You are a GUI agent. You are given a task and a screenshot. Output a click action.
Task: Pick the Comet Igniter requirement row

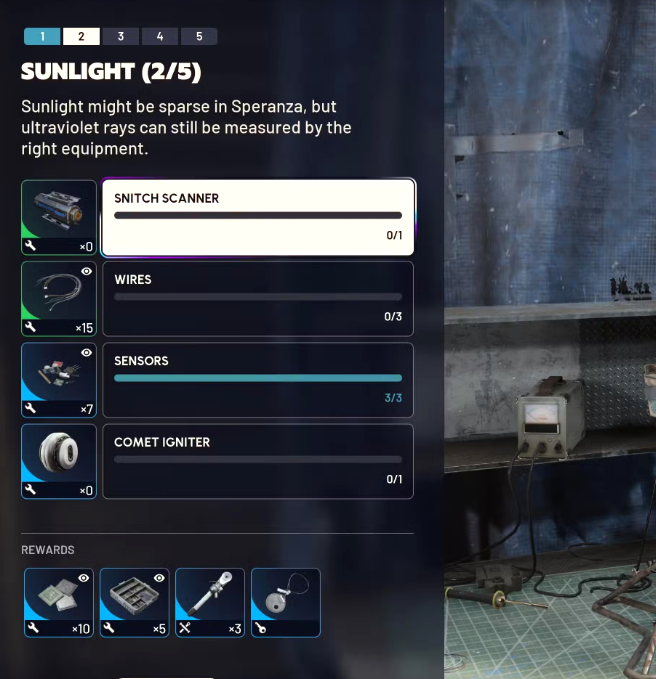(258, 461)
